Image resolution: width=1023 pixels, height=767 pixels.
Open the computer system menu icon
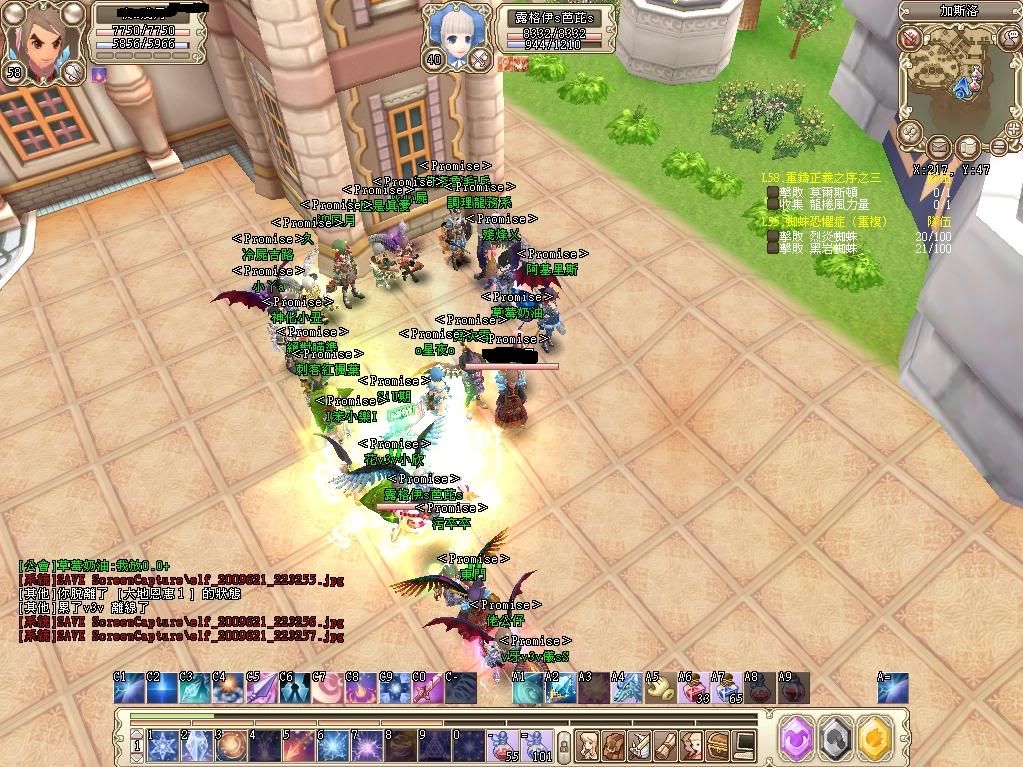tap(743, 745)
